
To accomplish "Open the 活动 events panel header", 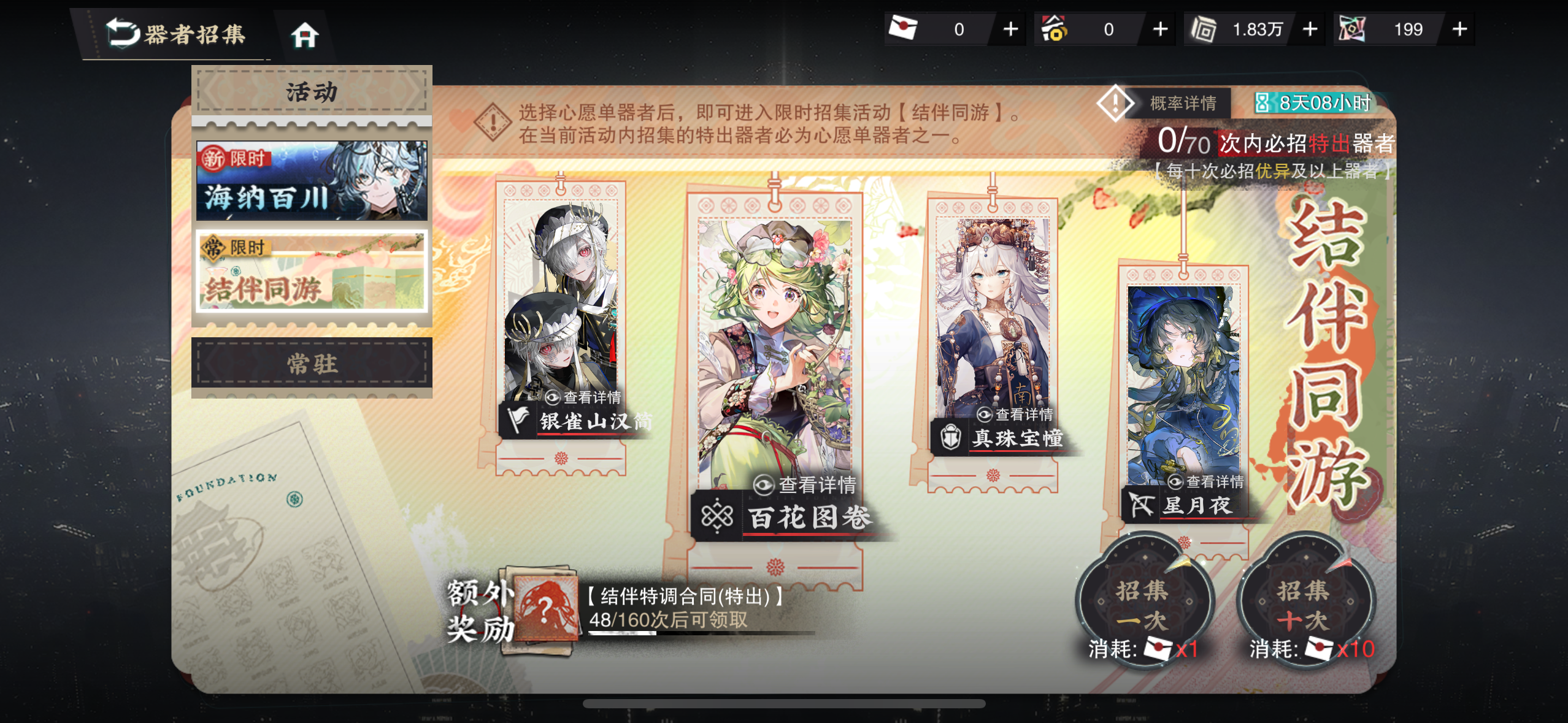I will point(312,92).
